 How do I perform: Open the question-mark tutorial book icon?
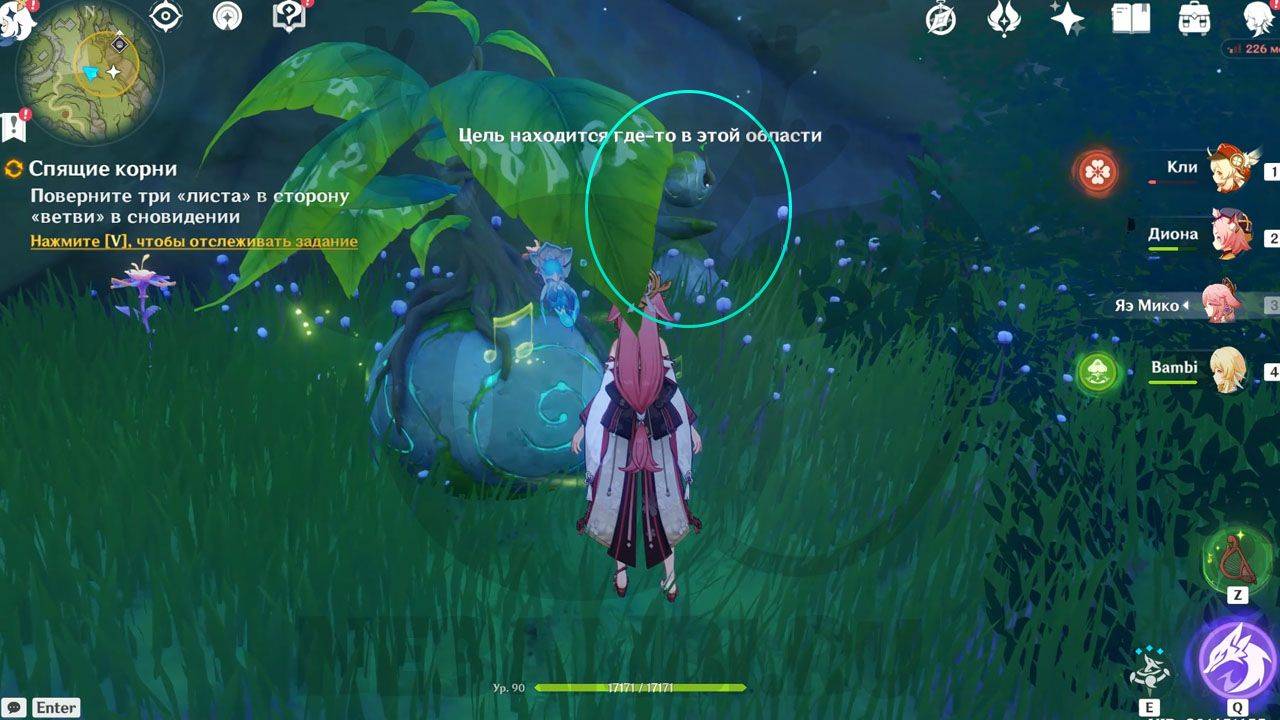(288, 16)
